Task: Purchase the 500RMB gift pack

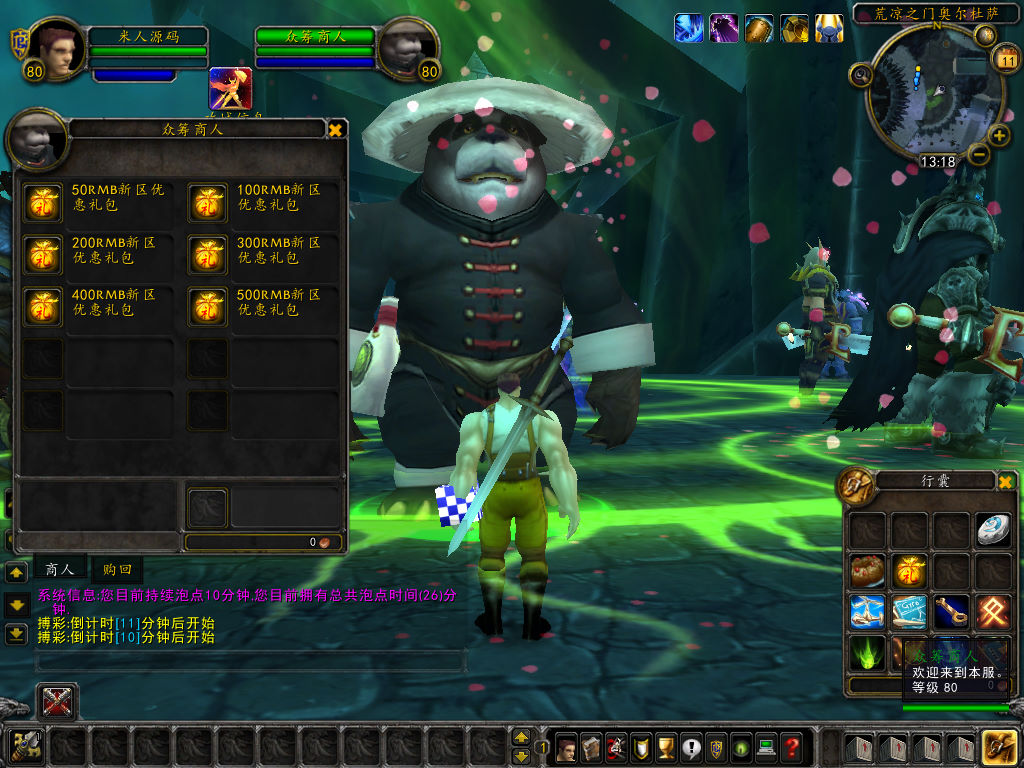Action: (208, 308)
